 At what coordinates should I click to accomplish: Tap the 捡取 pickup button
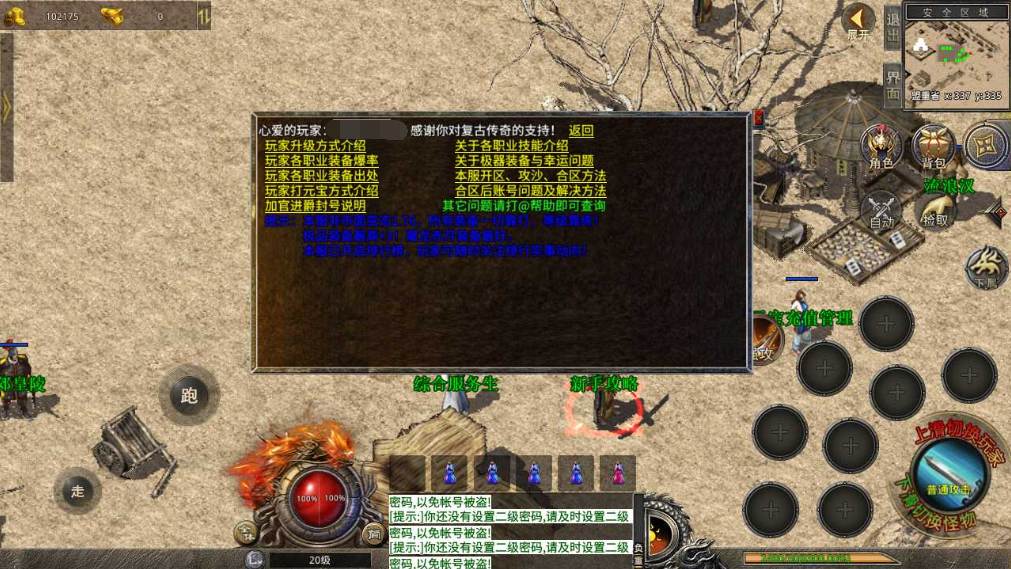[x=935, y=210]
